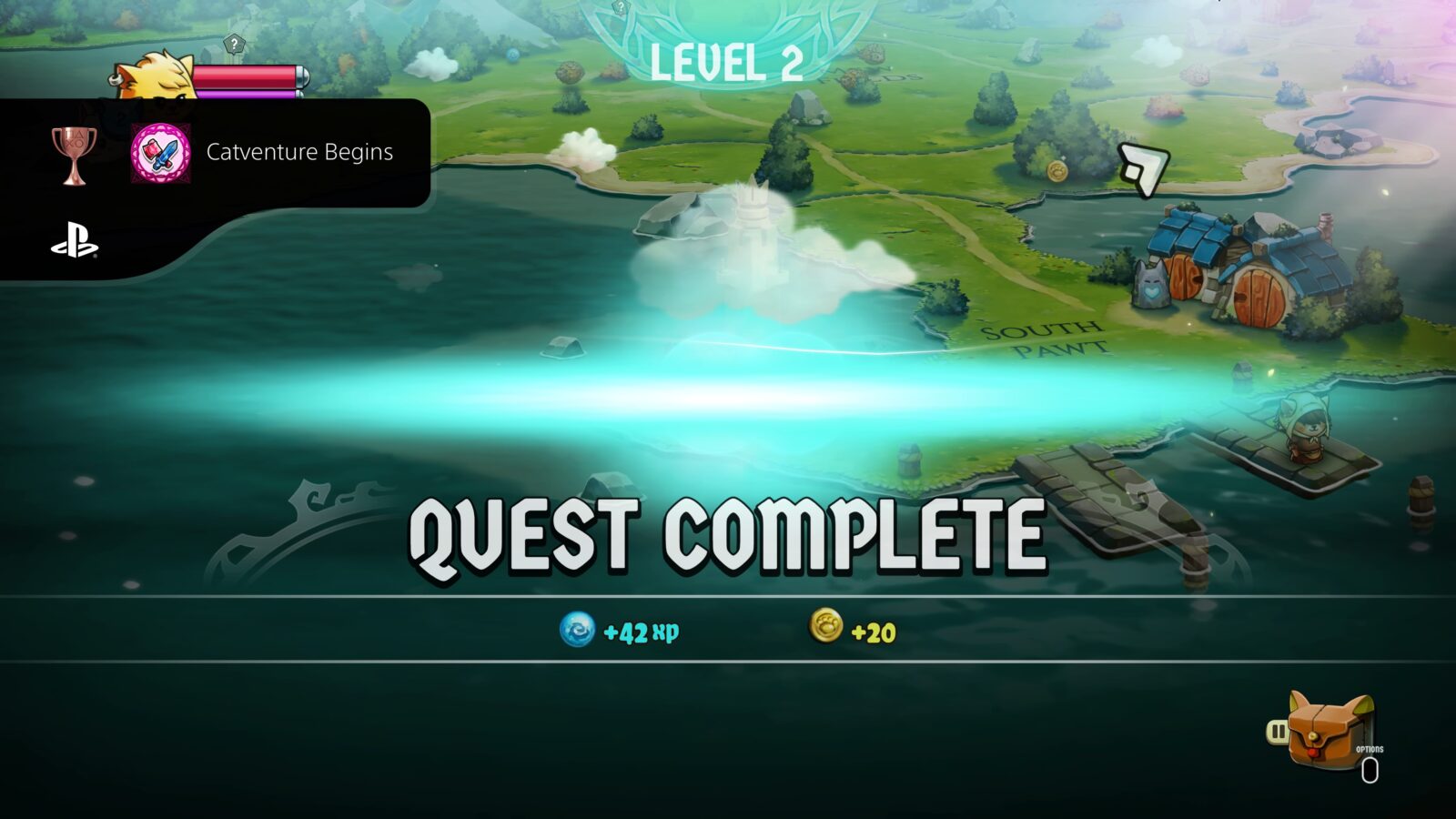Select the question mark quest marker

coord(233,43)
